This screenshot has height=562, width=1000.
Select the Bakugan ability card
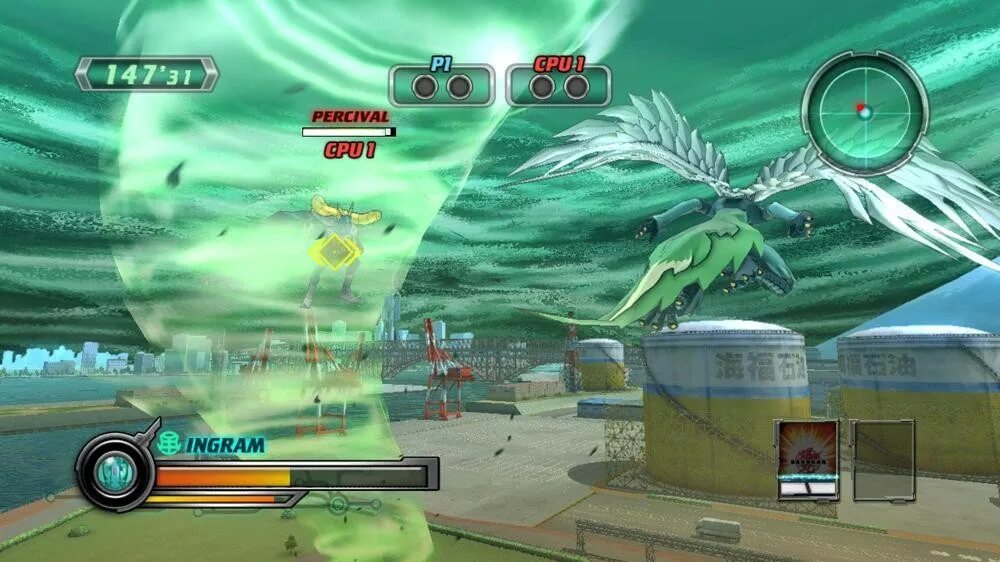(x=807, y=459)
